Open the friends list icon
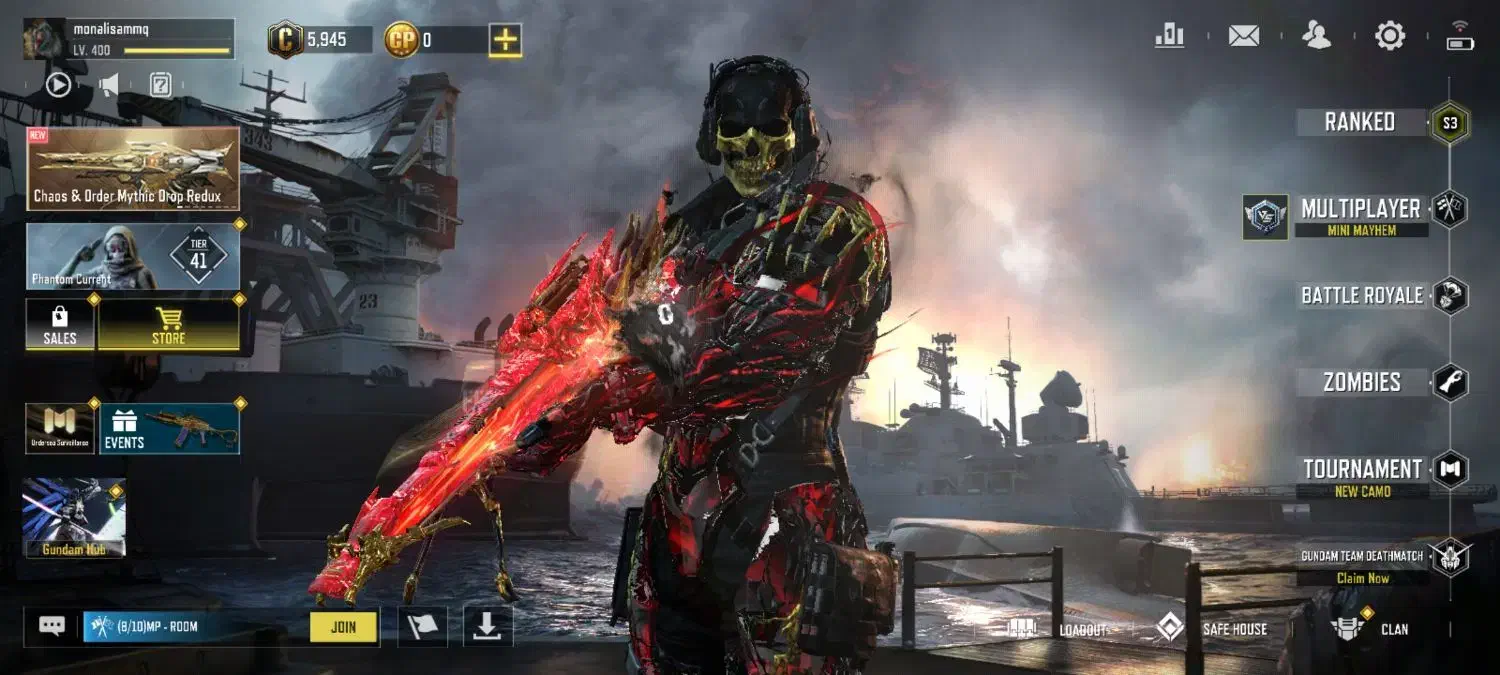Screen dimensions: 1500x675 pos(1316,36)
